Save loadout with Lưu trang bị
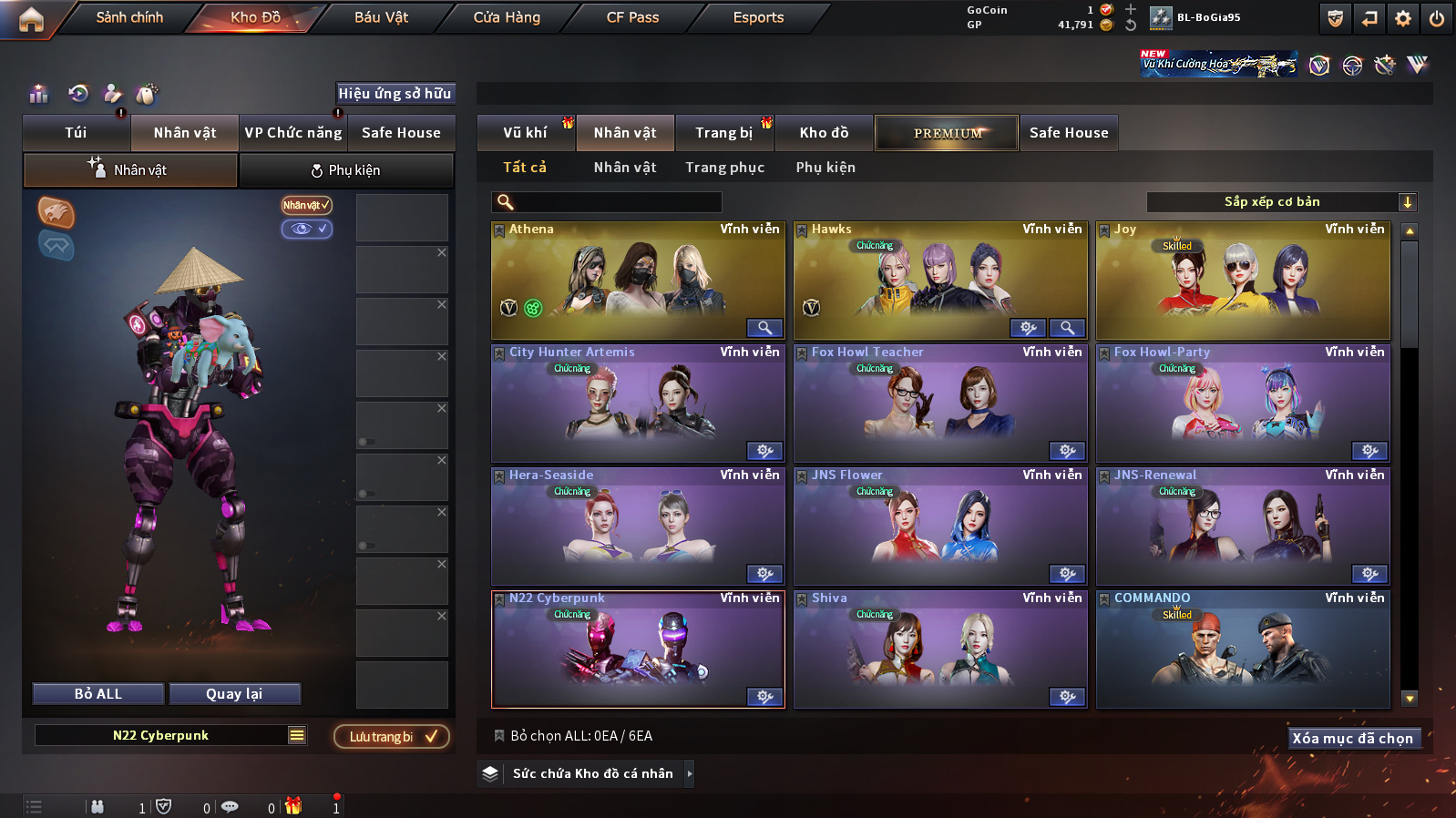Image resolution: width=1456 pixels, height=818 pixels. (x=392, y=737)
